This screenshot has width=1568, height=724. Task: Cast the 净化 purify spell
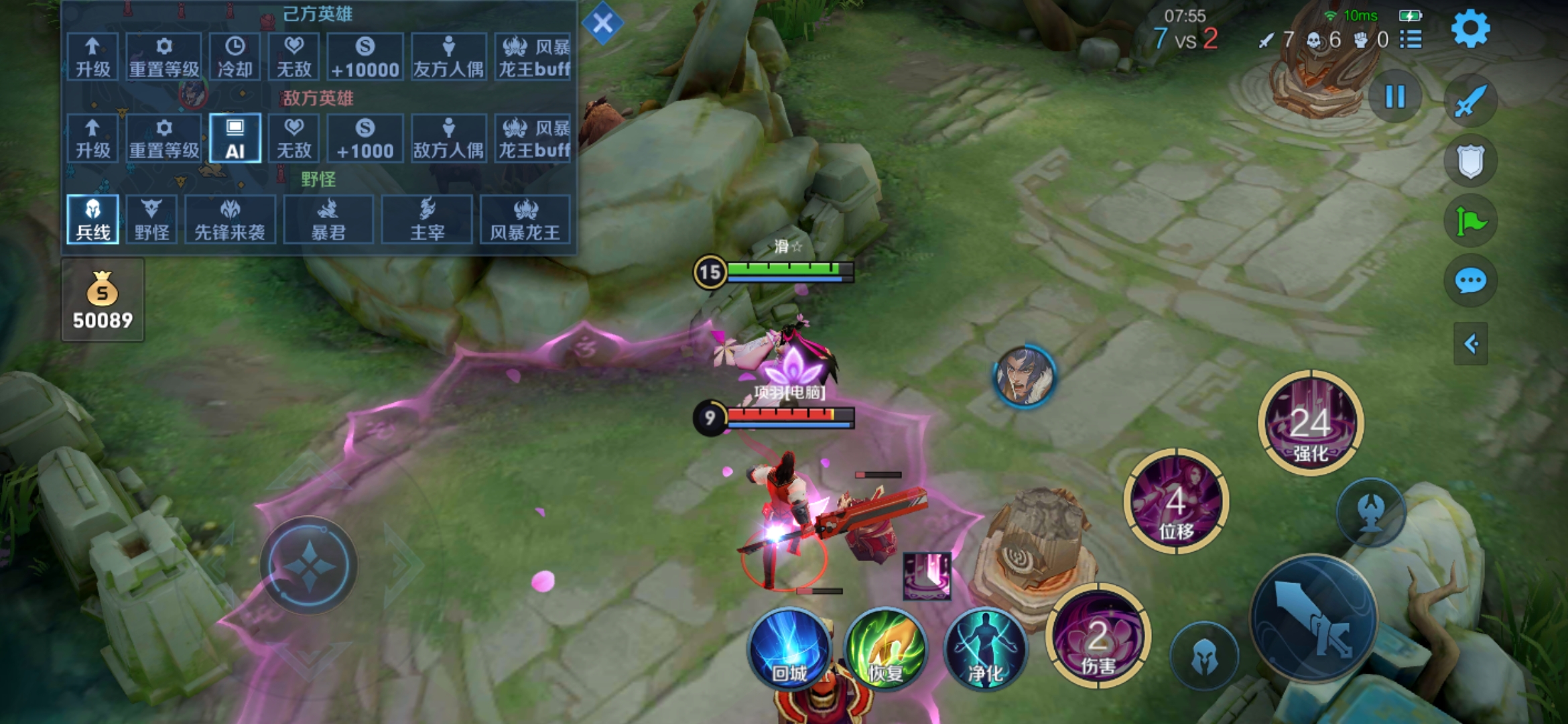coord(985,648)
